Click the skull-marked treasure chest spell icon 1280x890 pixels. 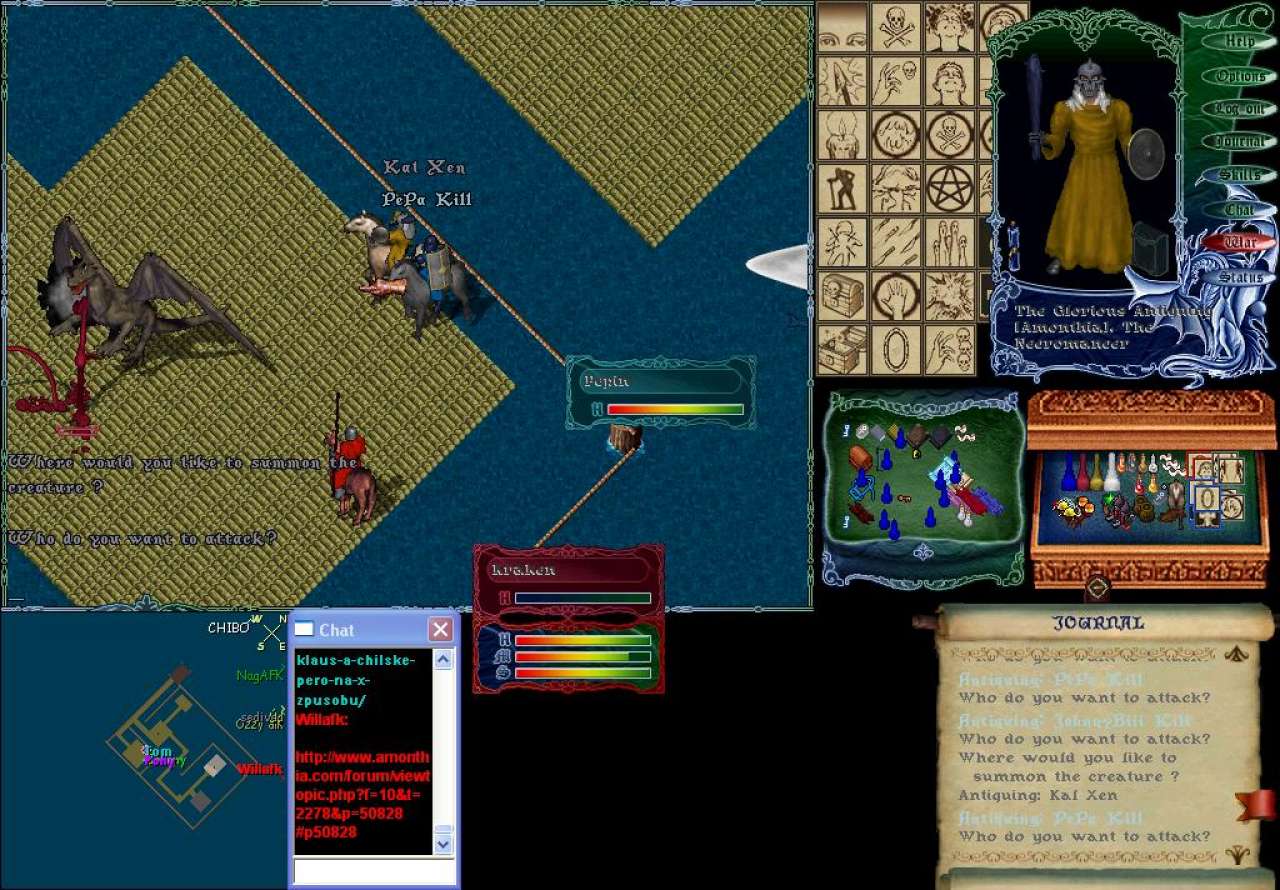tap(843, 296)
